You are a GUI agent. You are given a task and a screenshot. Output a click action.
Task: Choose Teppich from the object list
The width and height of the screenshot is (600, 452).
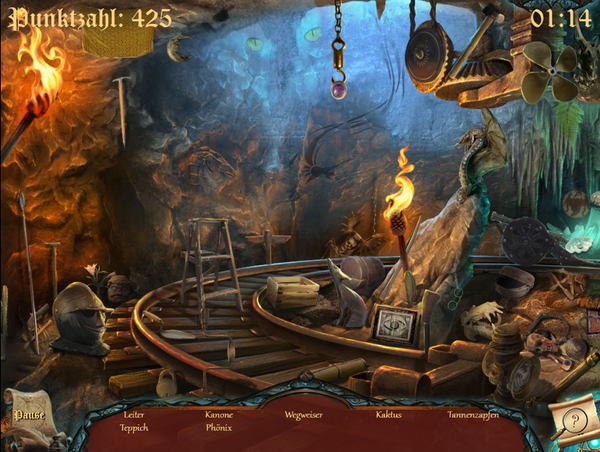tap(134, 427)
